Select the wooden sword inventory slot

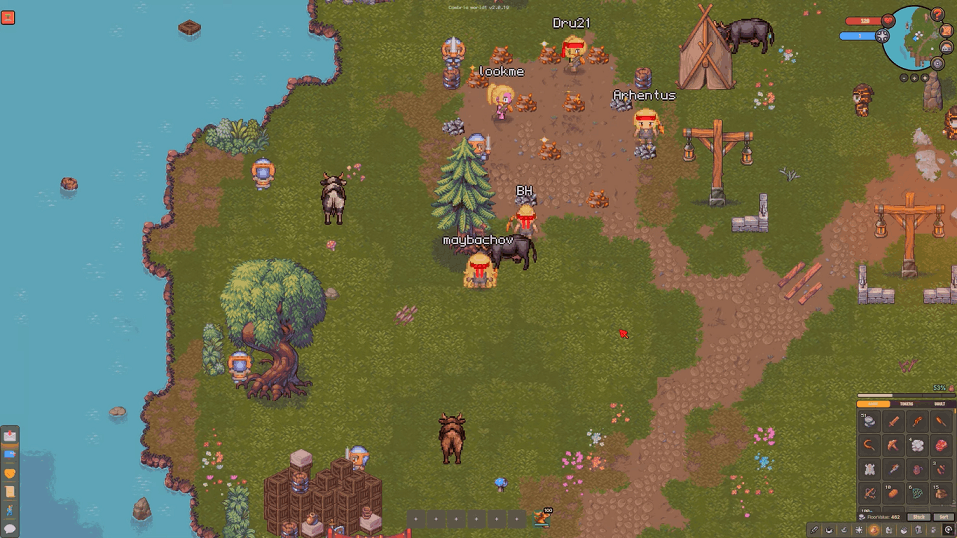point(894,421)
